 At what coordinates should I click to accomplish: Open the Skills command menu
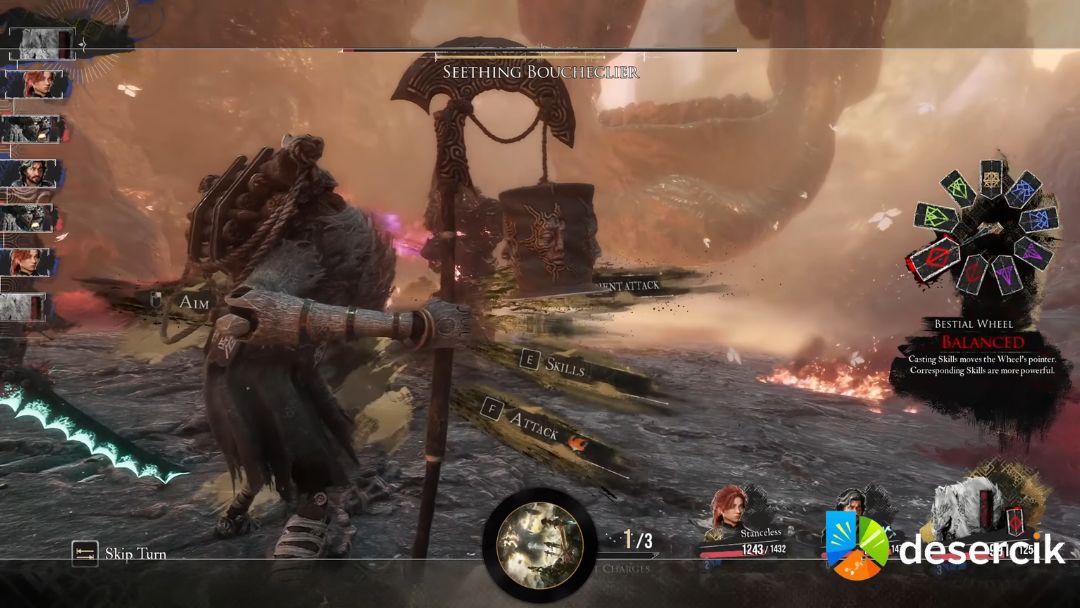point(564,366)
